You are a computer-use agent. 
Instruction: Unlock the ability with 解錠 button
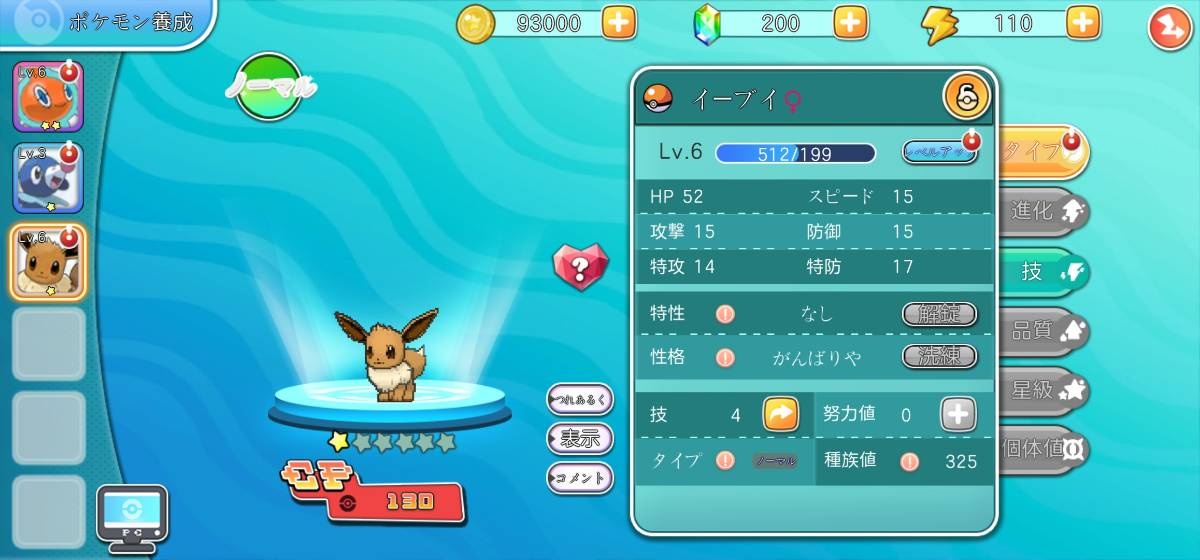(939, 314)
